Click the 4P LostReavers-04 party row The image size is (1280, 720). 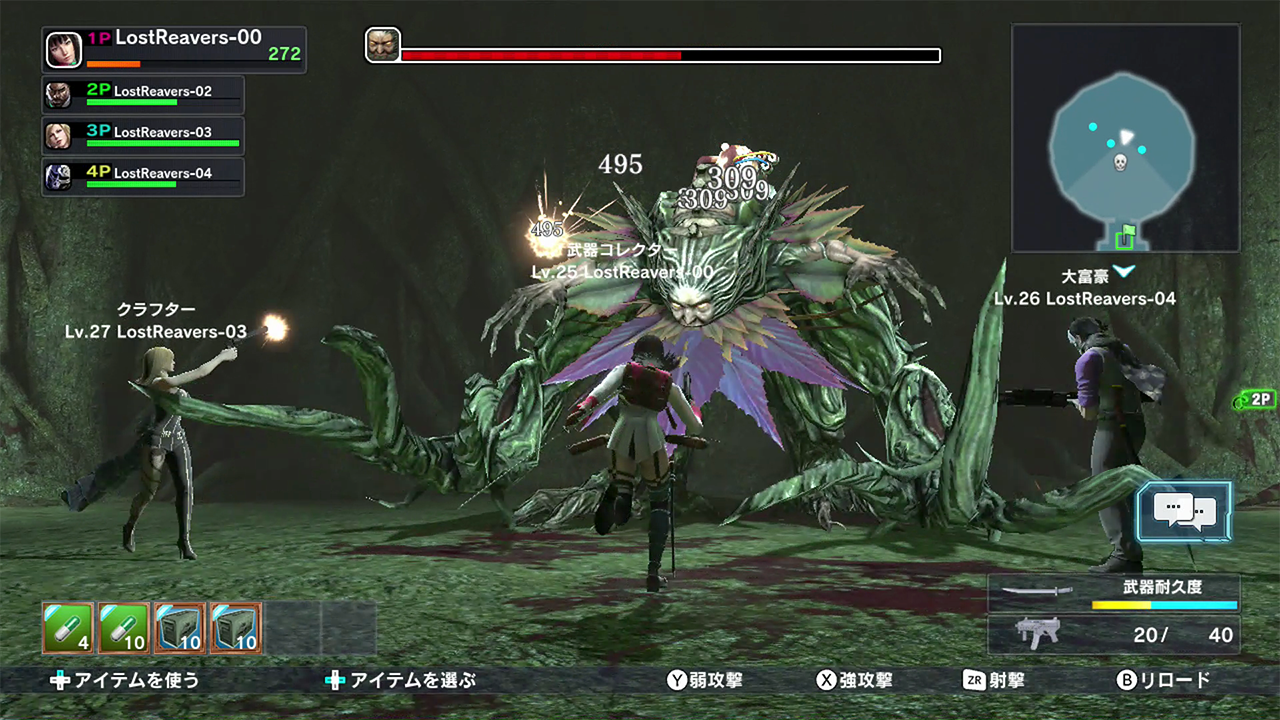click(143, 176)
